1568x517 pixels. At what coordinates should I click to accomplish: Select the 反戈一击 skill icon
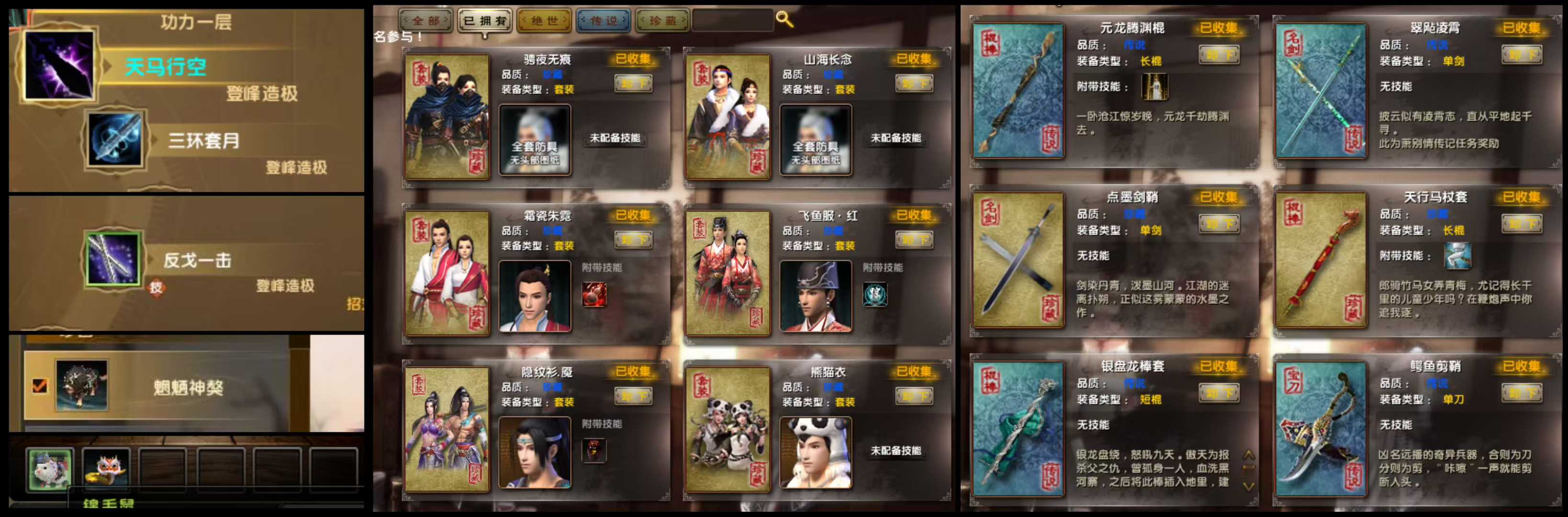point(113,259)
